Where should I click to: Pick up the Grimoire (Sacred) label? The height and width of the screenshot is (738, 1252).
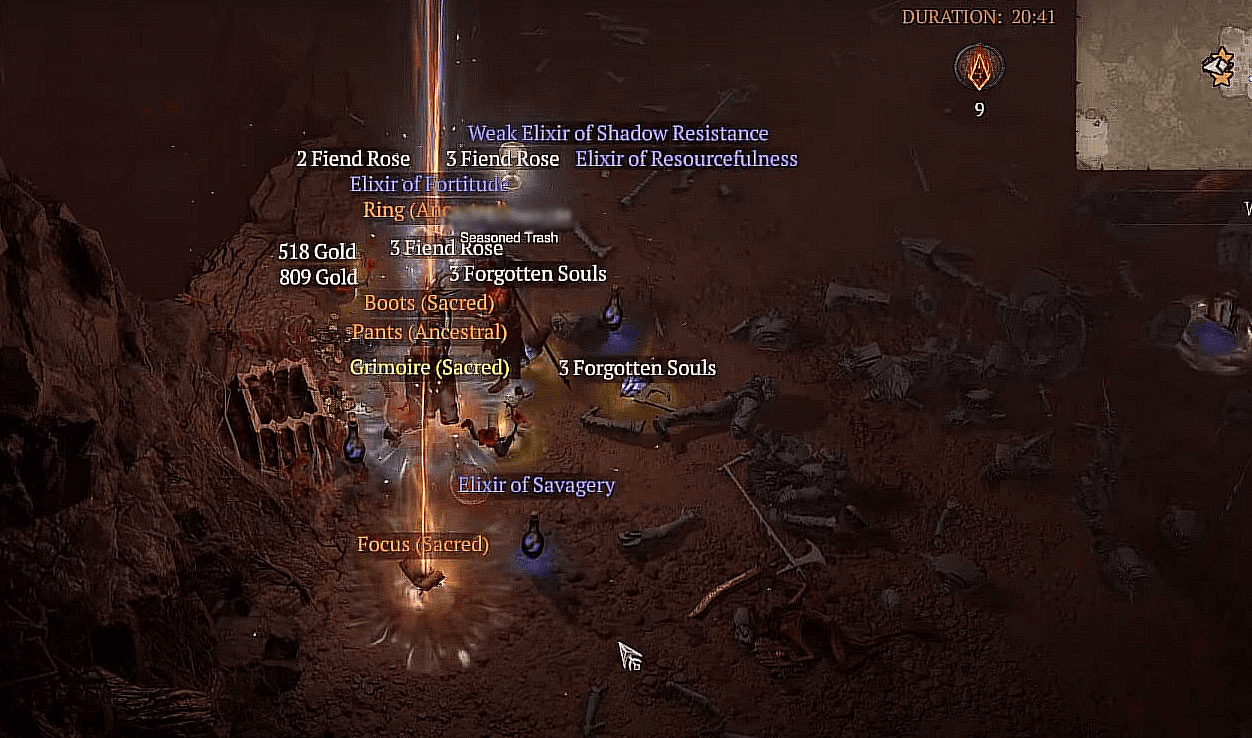tap(429, 367)
